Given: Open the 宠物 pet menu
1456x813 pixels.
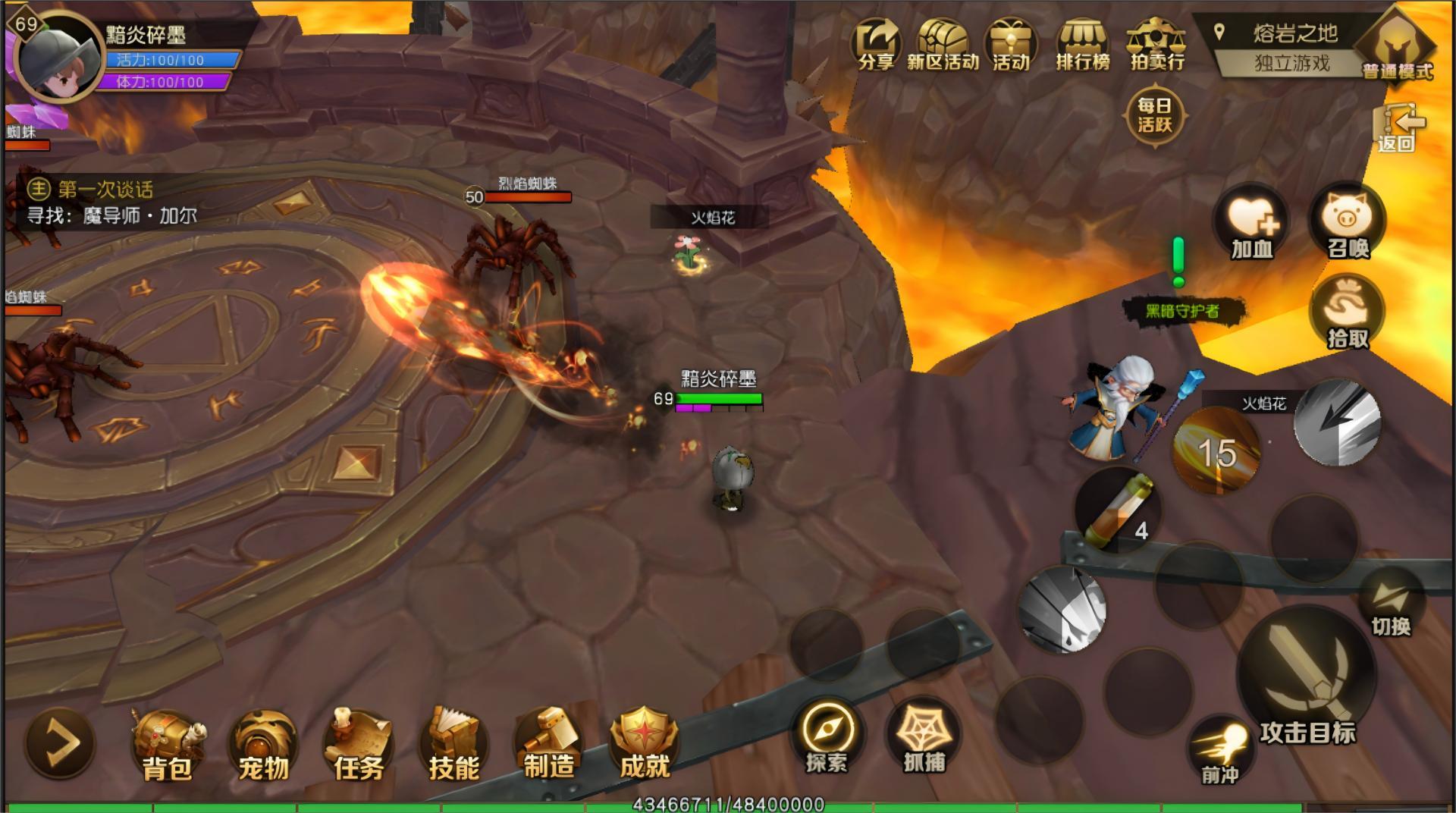Looking at the screenshot, I should coord(263,745).
